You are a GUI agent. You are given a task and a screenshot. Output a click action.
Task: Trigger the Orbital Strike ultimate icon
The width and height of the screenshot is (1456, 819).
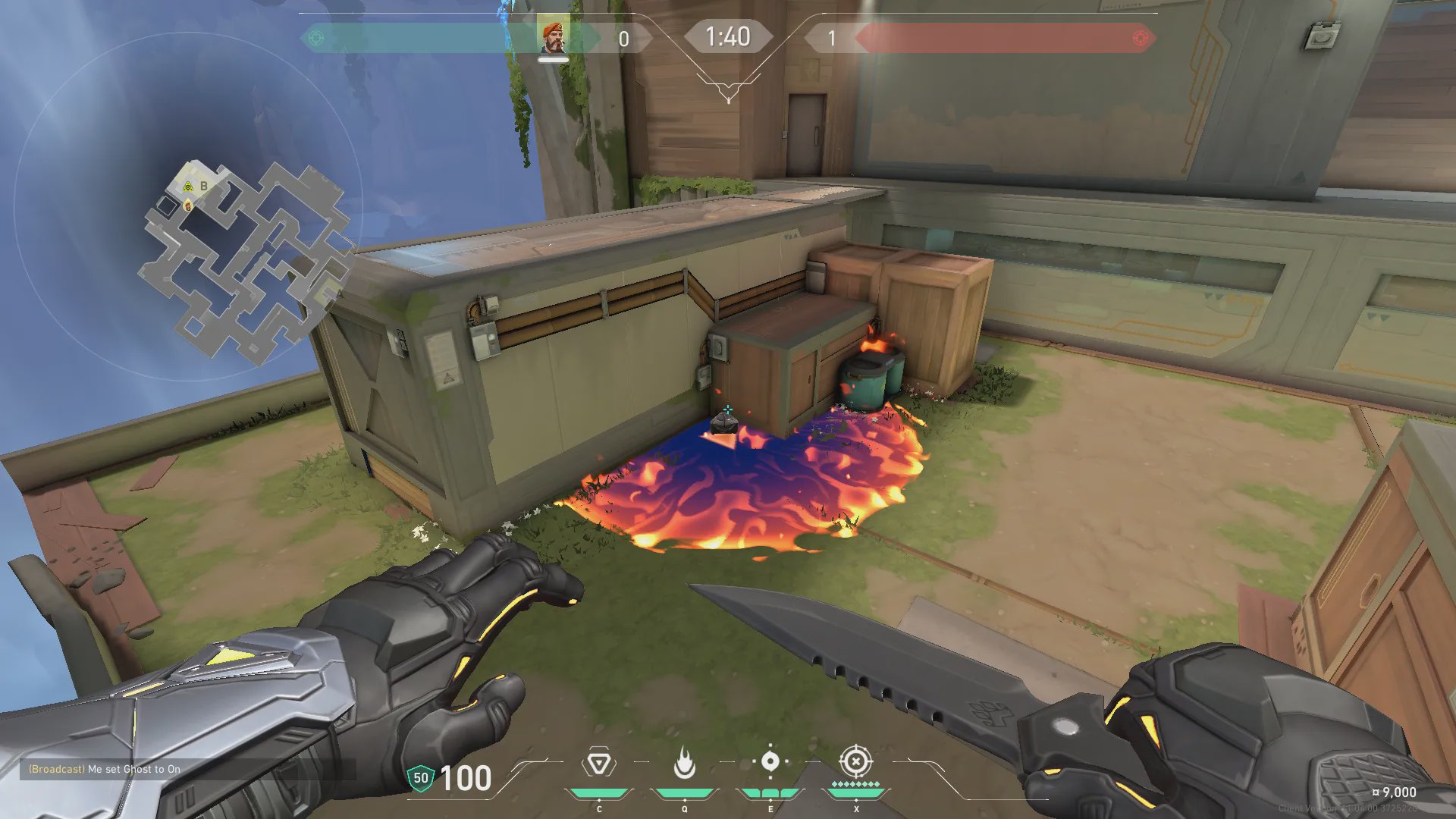(x=856, y=761)
